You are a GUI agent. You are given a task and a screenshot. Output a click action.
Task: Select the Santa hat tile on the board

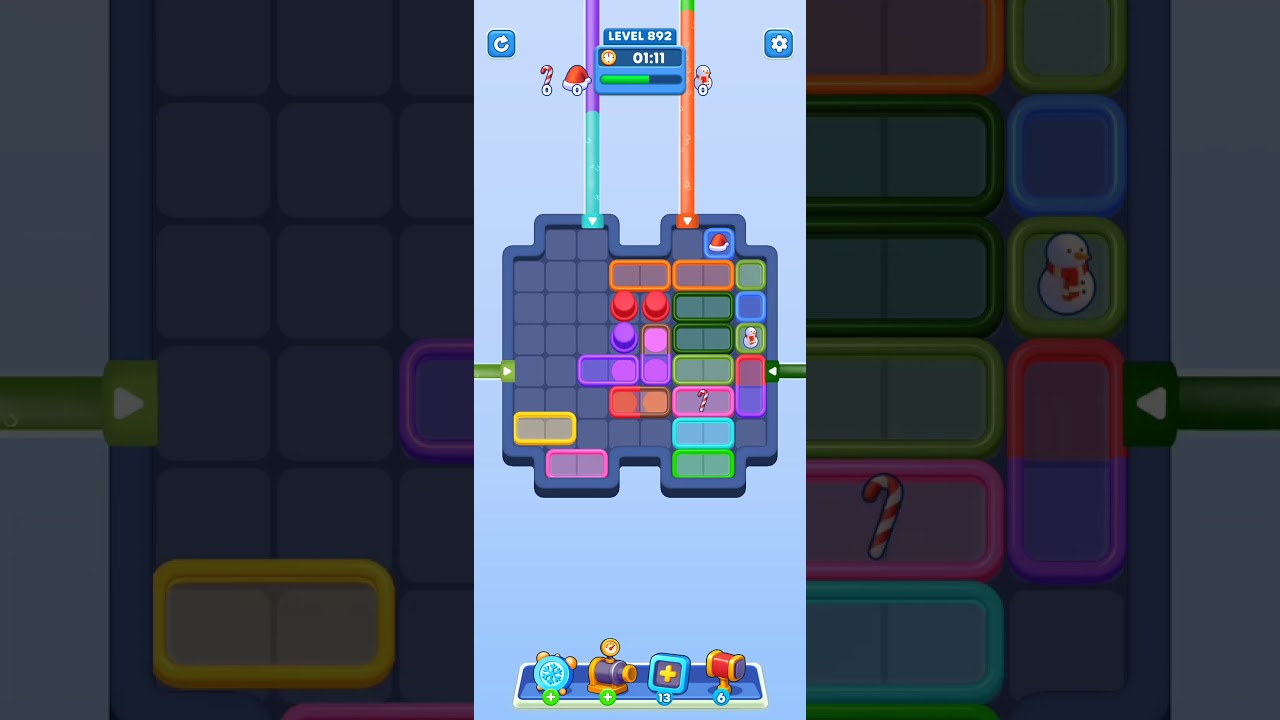point(718,242)
